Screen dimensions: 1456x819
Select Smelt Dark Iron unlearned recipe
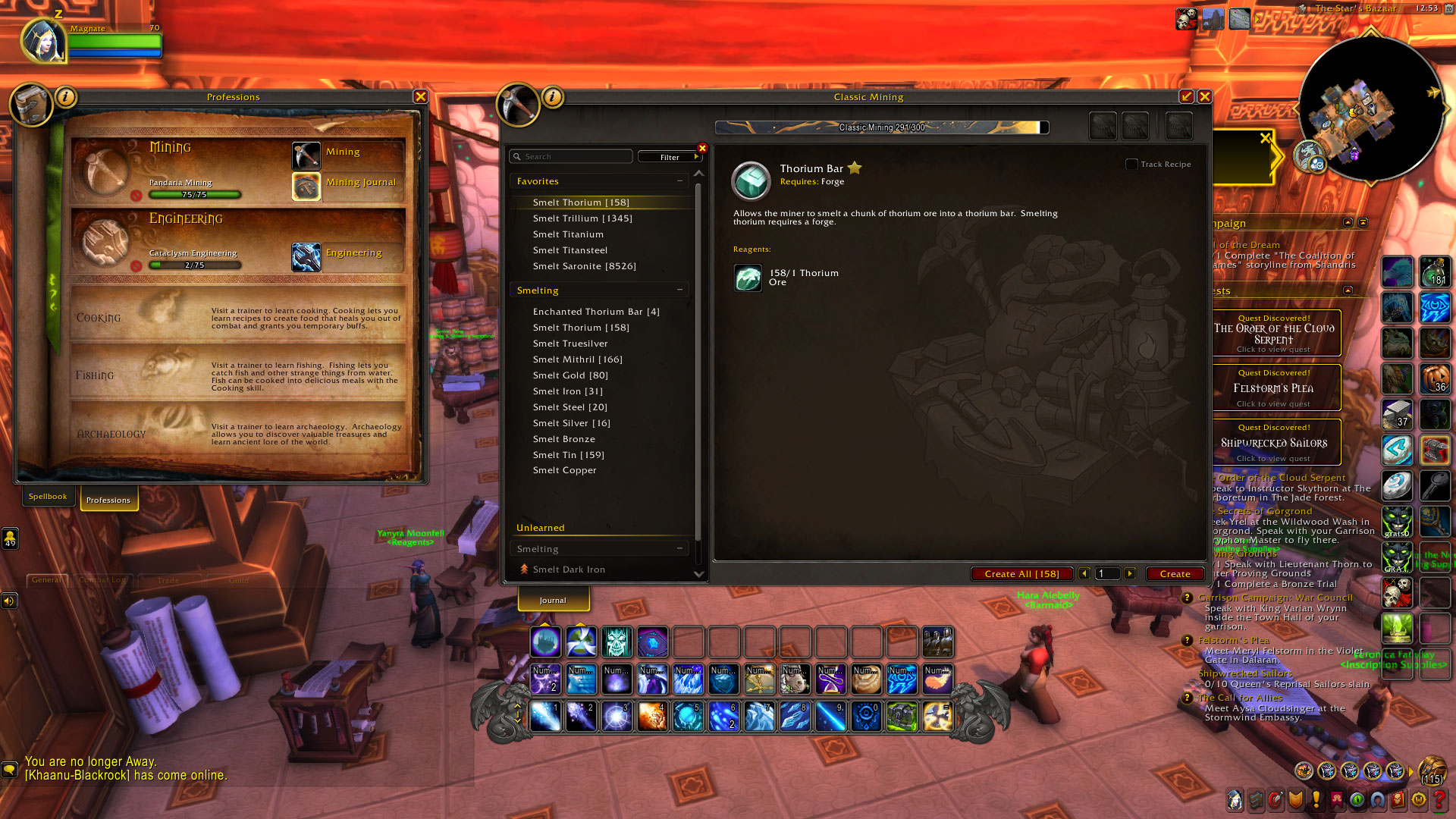(x=569, y=570)
